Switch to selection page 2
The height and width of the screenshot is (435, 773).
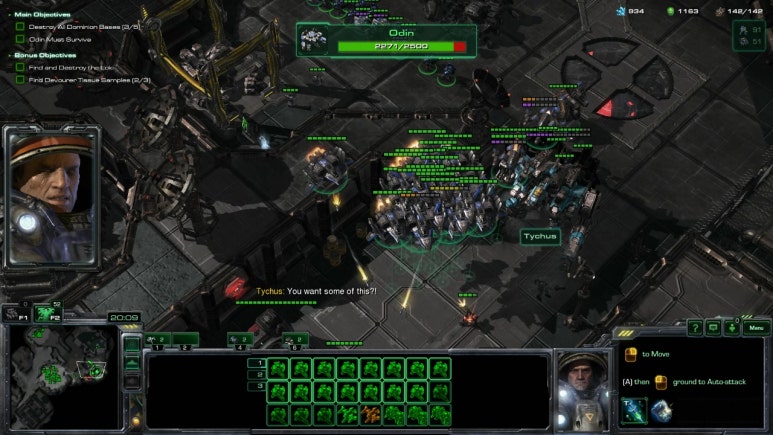pos(256,374)
